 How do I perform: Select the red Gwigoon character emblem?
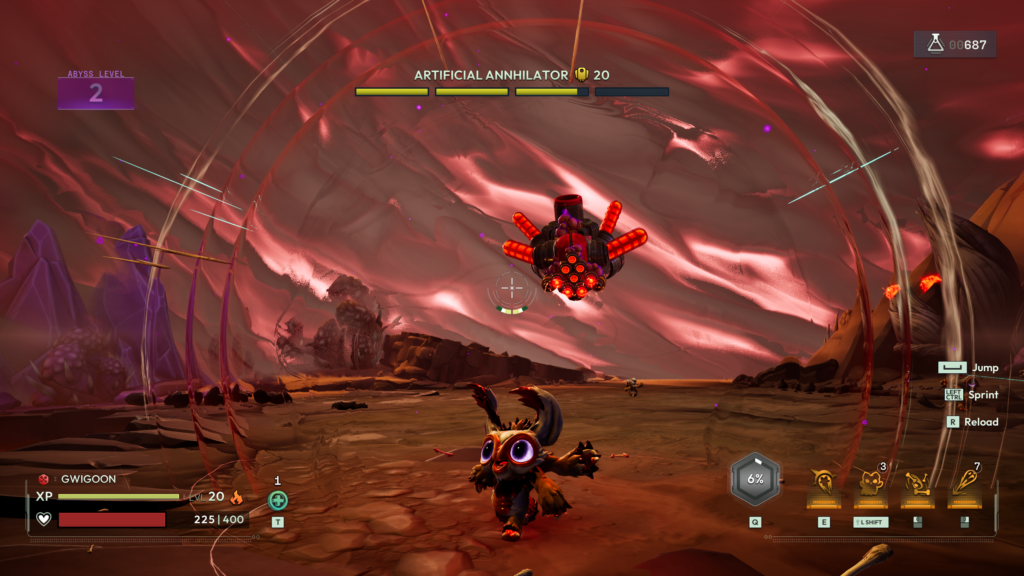click(44, 479)
